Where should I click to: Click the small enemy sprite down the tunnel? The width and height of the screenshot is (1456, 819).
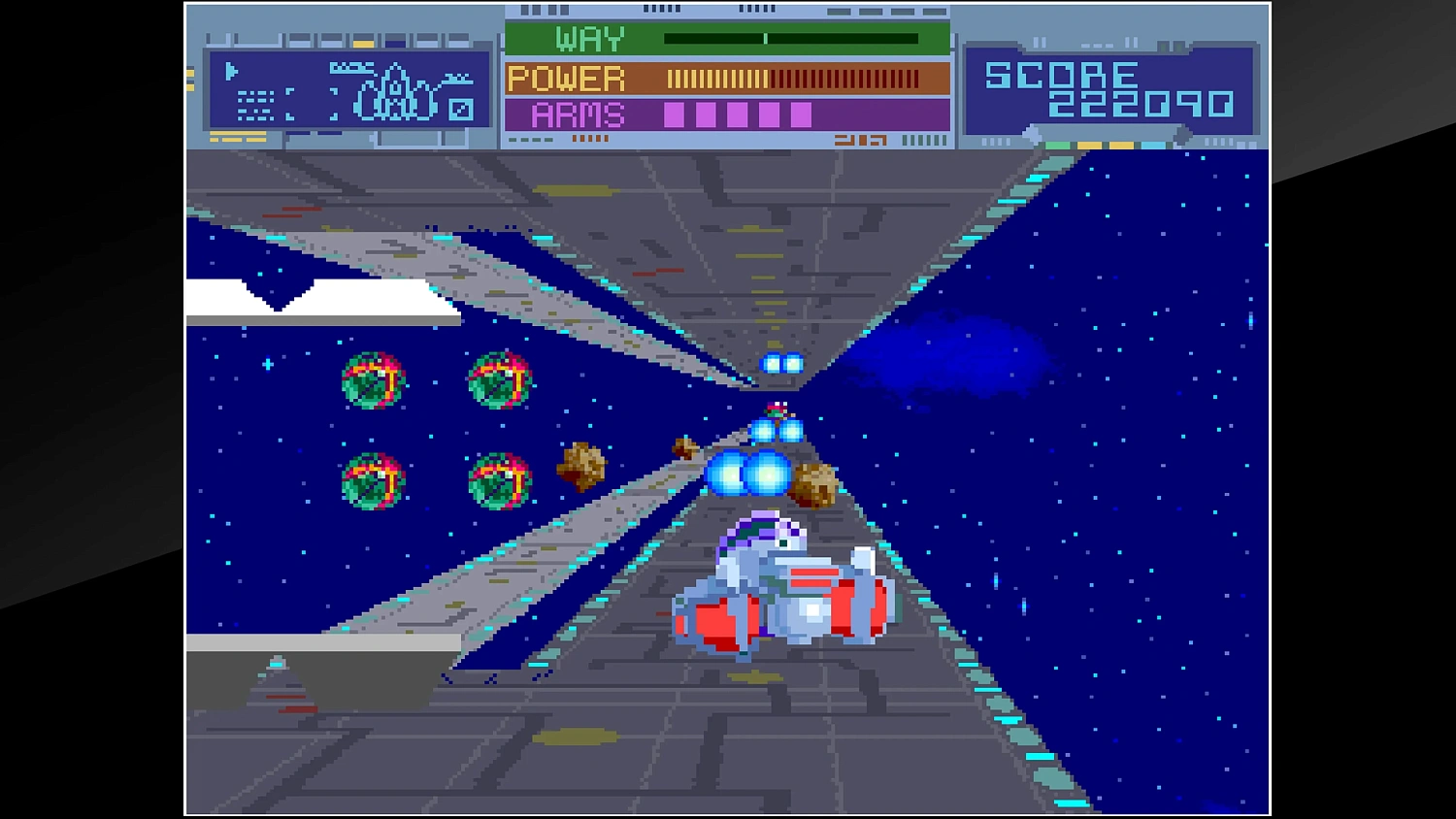(x=777, y=409)
